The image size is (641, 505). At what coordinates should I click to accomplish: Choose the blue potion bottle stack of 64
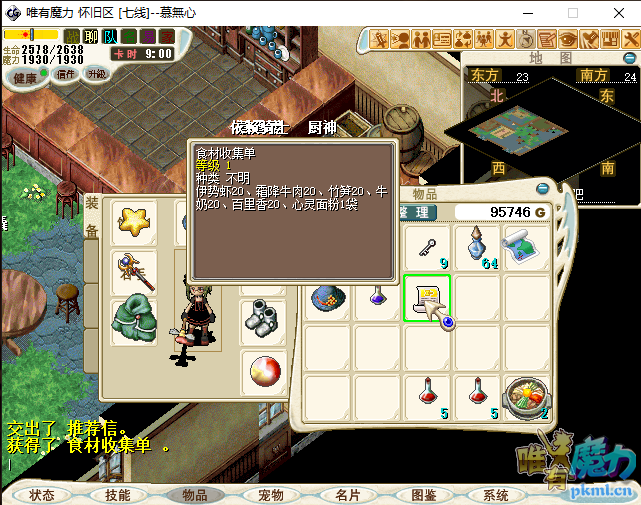pyautogui.click(x=477, y=247)
